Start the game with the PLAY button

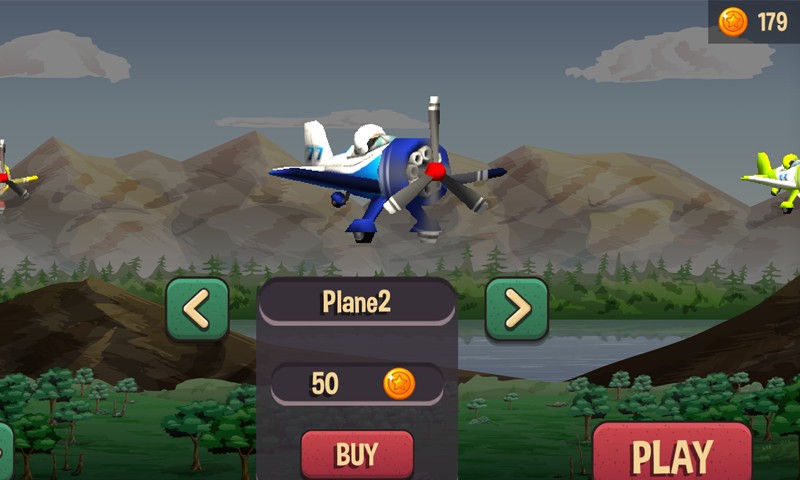(x=671, y=454)
